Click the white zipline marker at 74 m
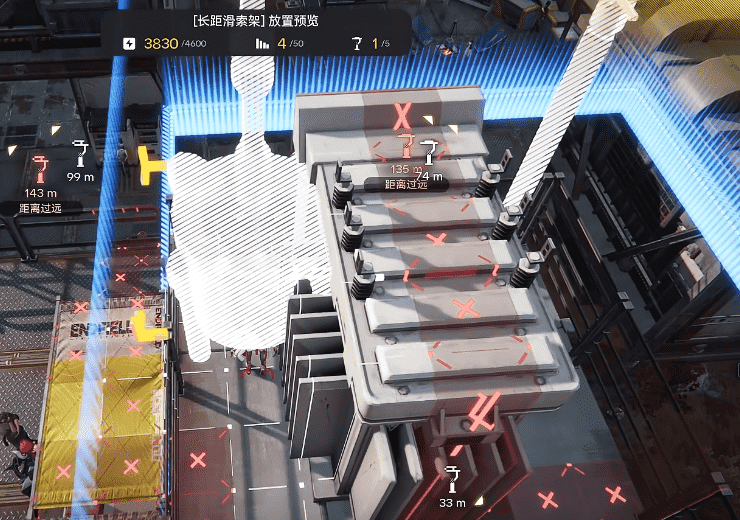The image size is (740, 520). point(430,152)
